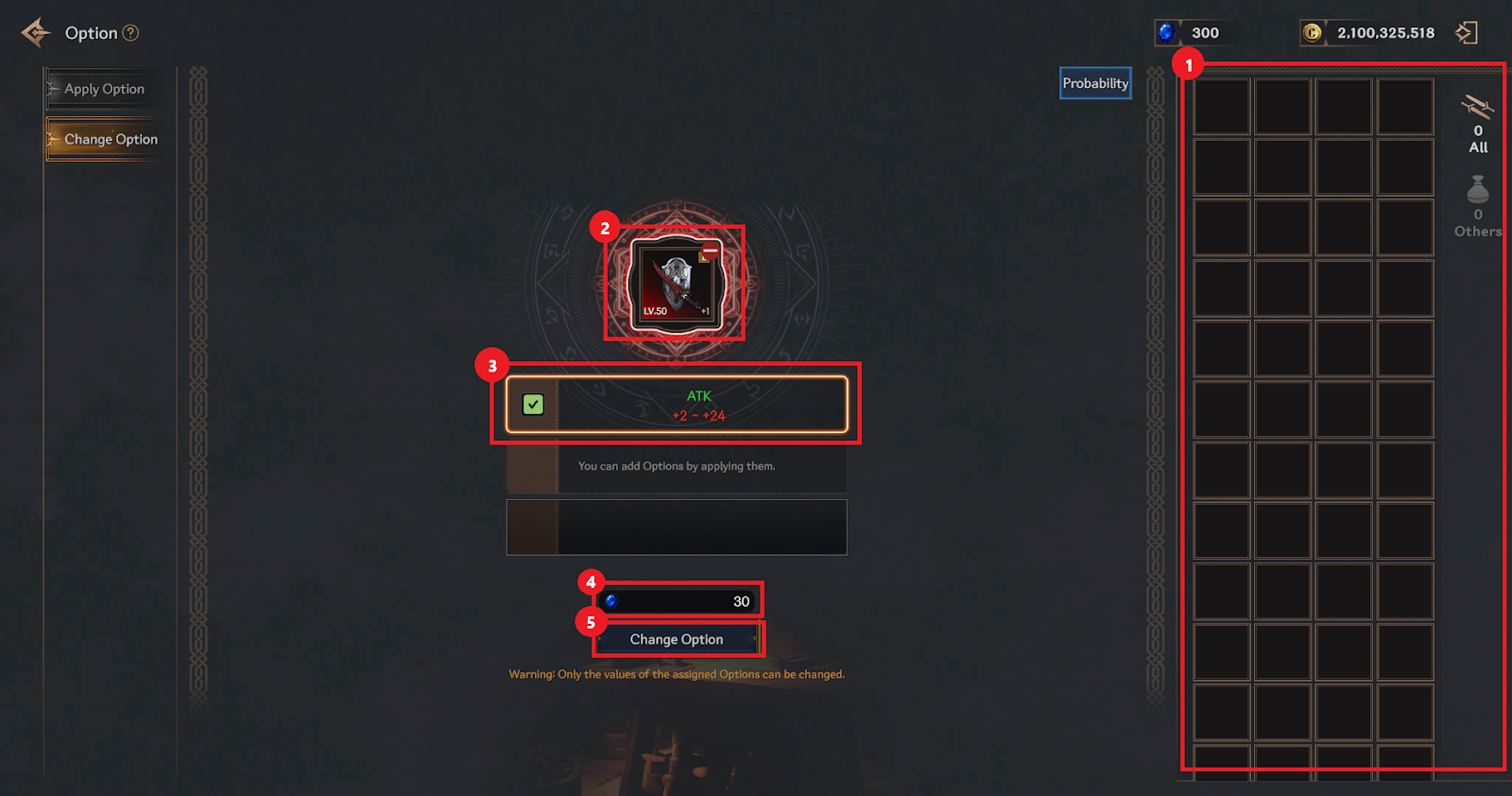Screen dimensions: 1512x796
Task: Filter inventory by All items
Action: (1478, 123)
